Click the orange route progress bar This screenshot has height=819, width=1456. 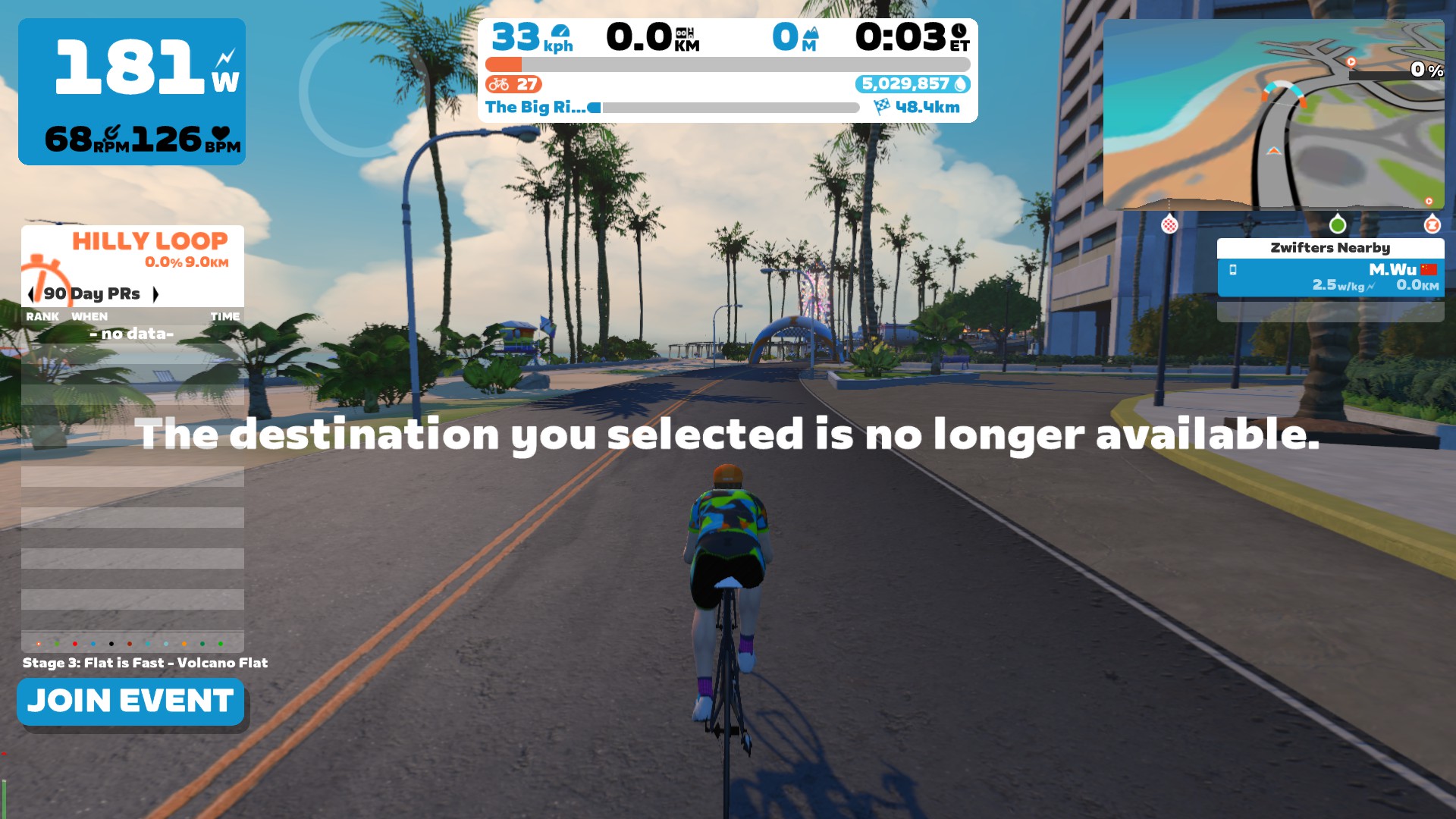point(504,66)
